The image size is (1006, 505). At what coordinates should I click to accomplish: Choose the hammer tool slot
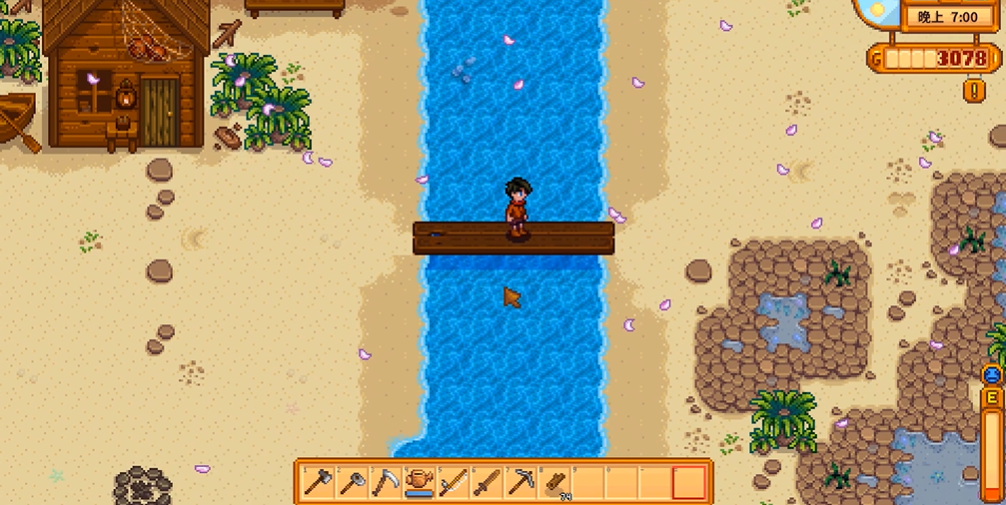click(353, 482)
